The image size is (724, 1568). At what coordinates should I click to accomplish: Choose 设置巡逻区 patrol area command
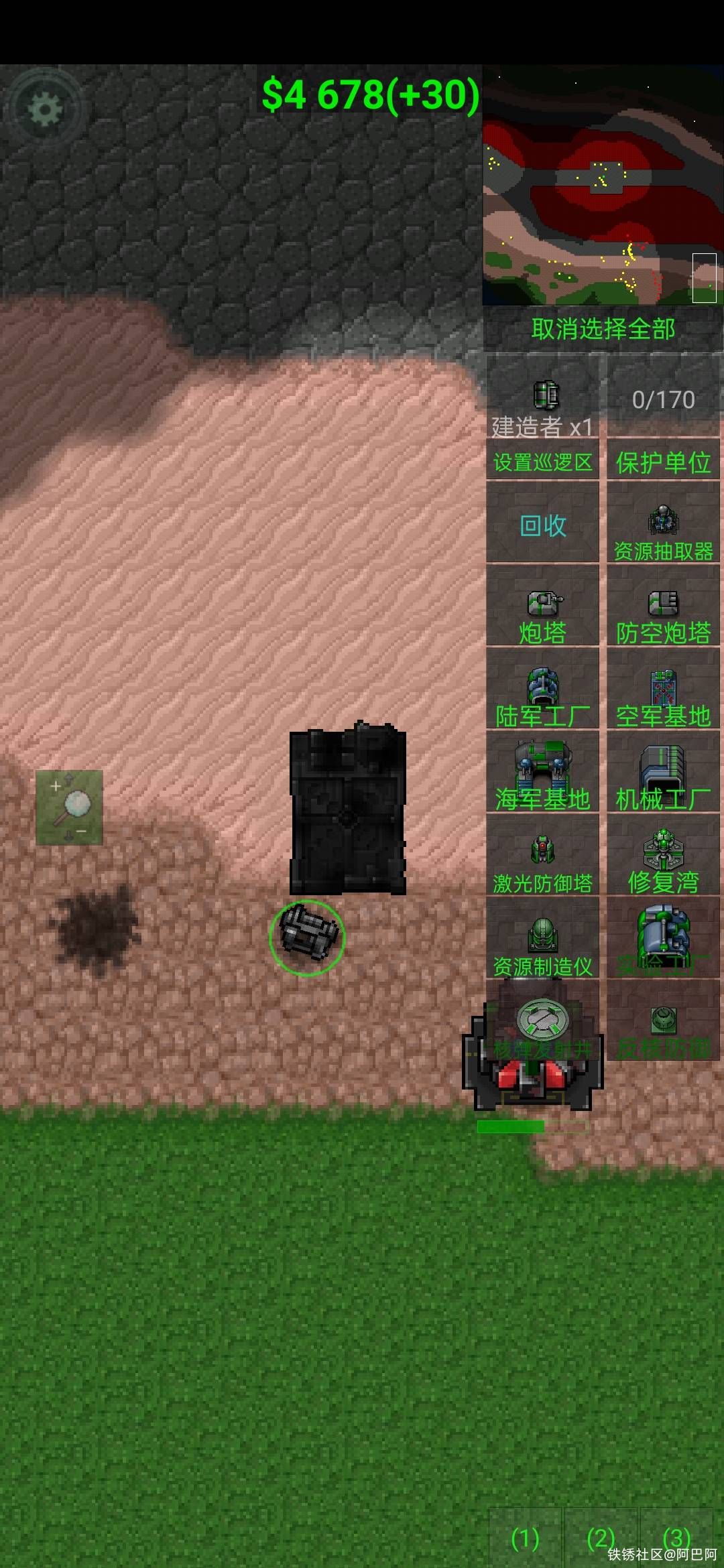point(542,462)
